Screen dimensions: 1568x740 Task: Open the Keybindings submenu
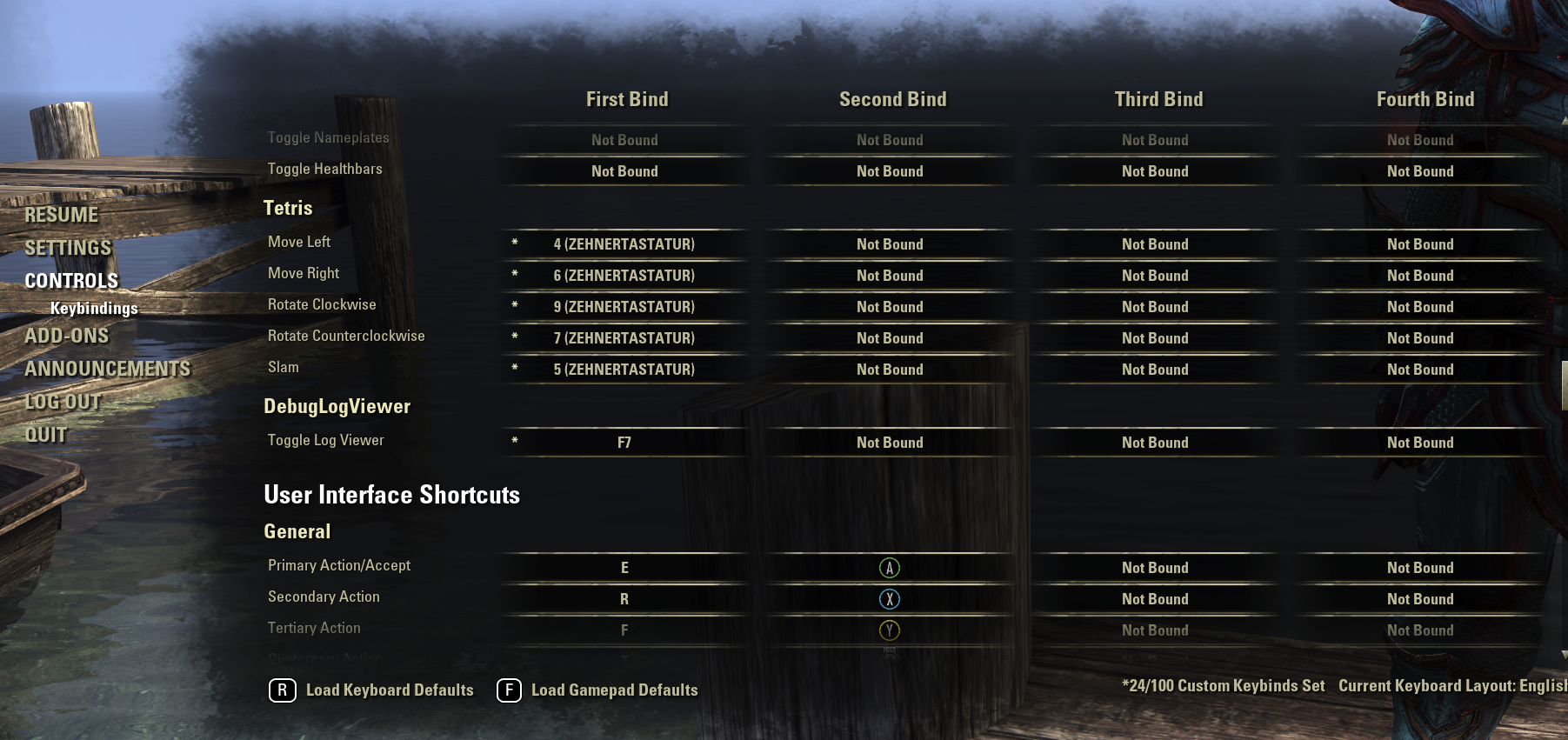point(94,308)
